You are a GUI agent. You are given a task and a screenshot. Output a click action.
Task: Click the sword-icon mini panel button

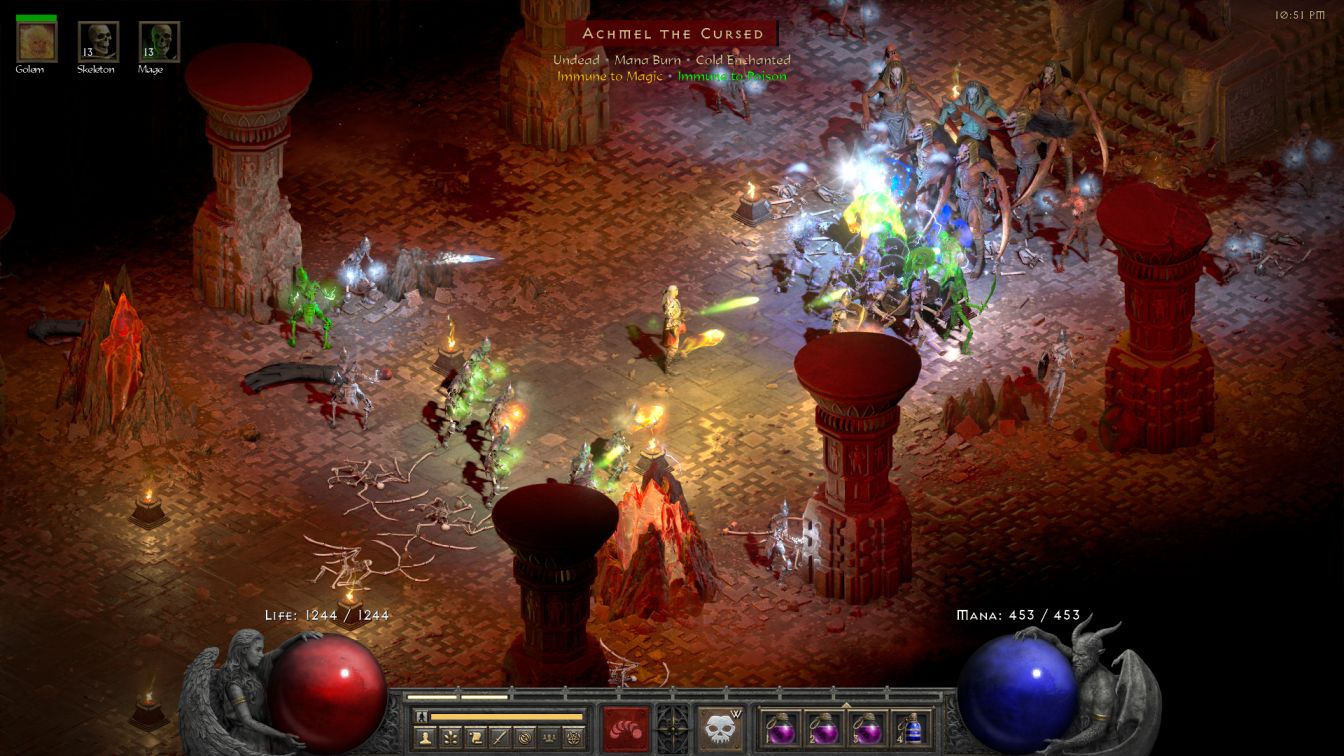(500, 738)
